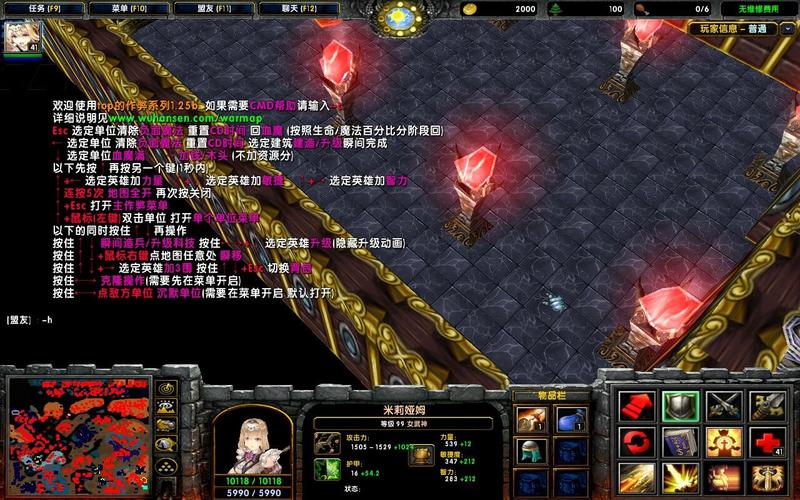The image size is (800, 500).
Task: Click the red circular arrows command
Action: point(635,441)
